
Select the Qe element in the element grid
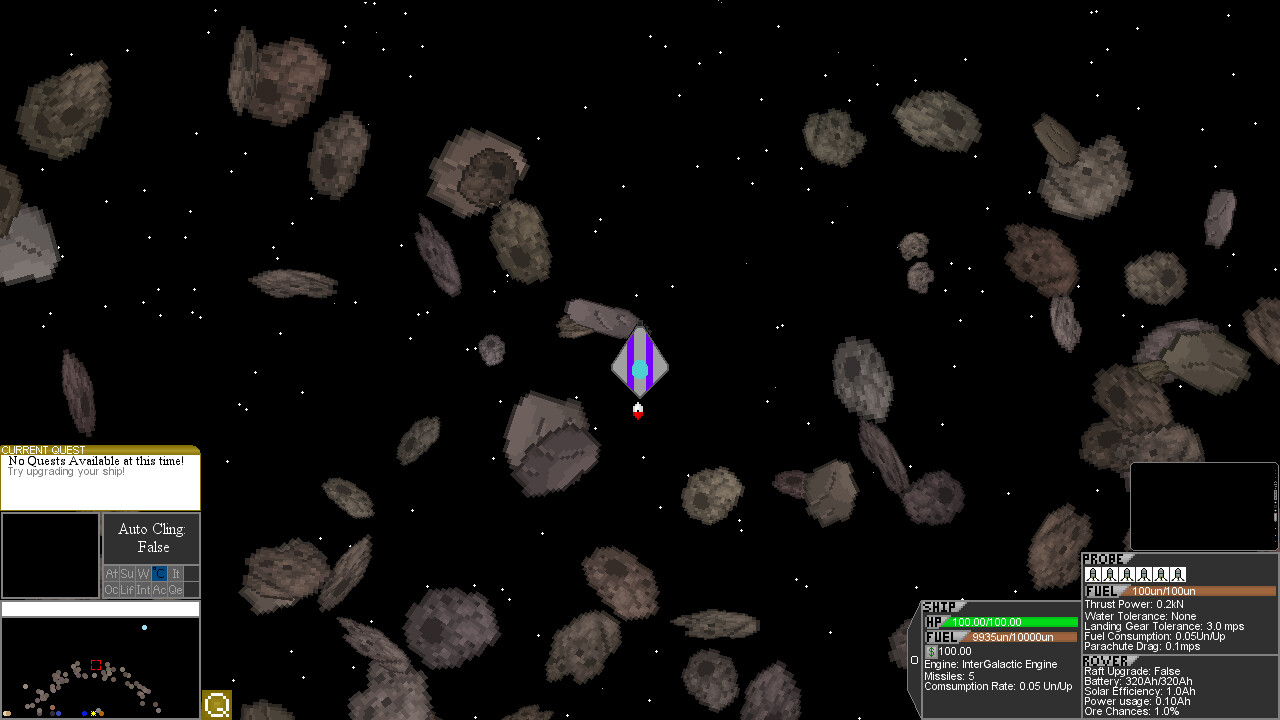(x=174, y=589)
